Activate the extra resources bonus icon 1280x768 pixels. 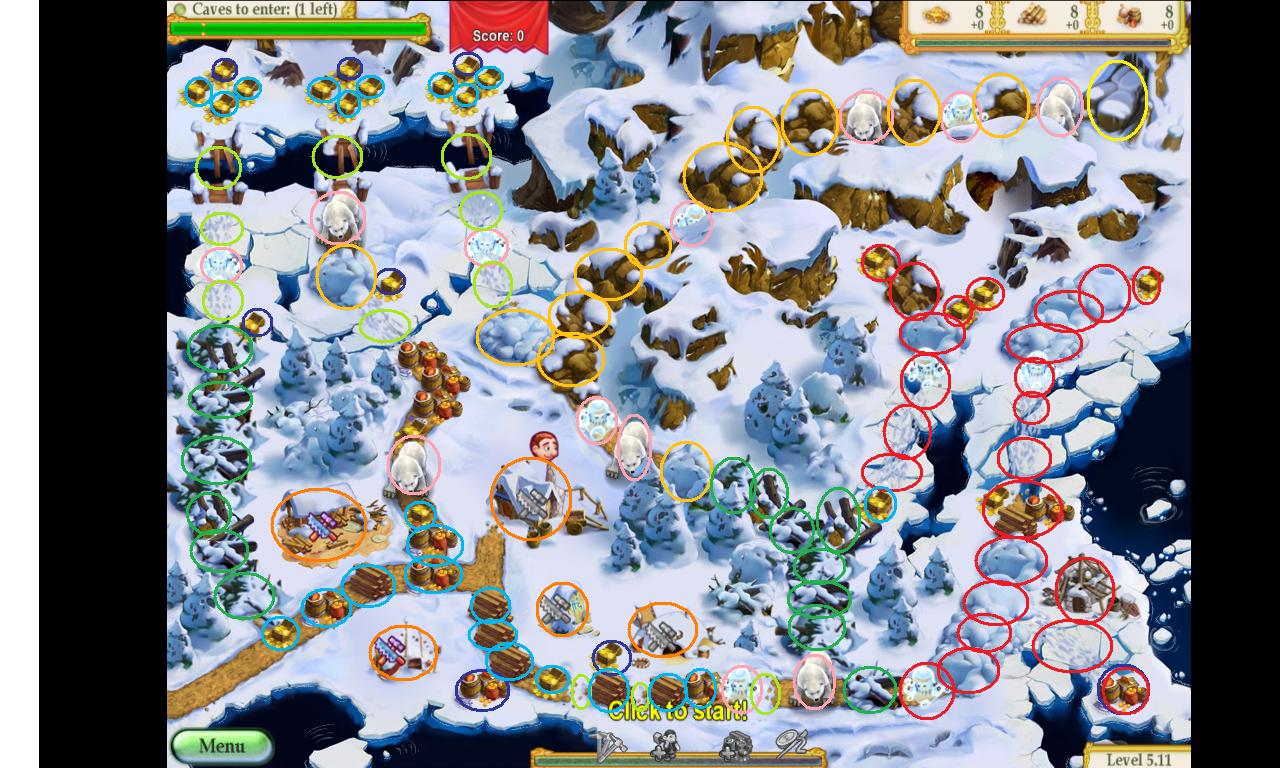(x=735, y=746)
